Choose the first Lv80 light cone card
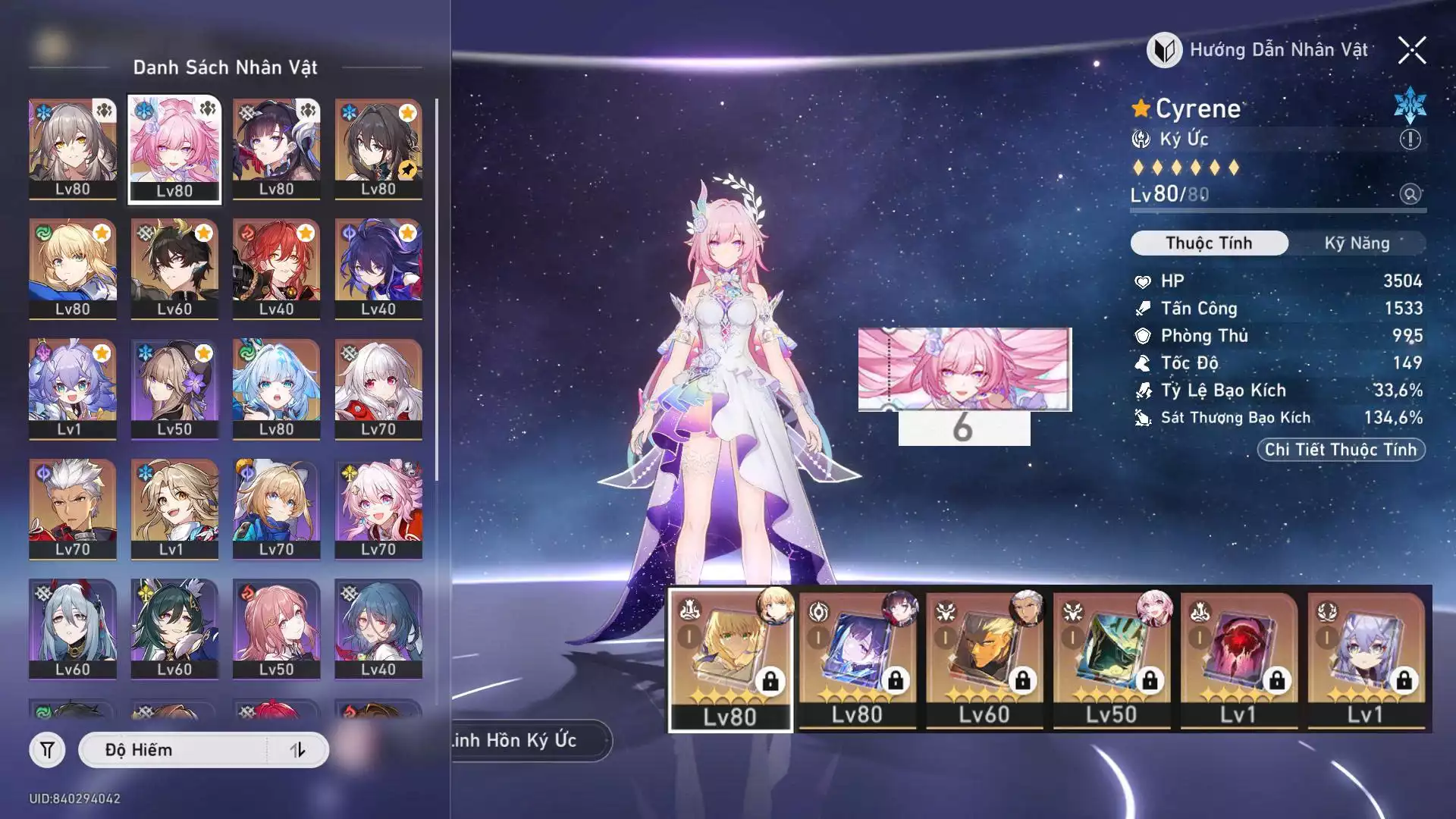Screen dimensions: 1456x819 (730, 658)
